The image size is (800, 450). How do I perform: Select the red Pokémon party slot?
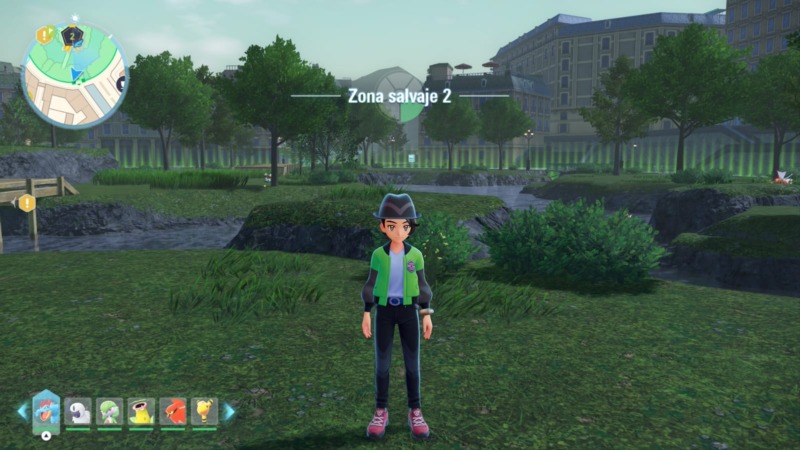pyautogui.click(x=172, y=411)
